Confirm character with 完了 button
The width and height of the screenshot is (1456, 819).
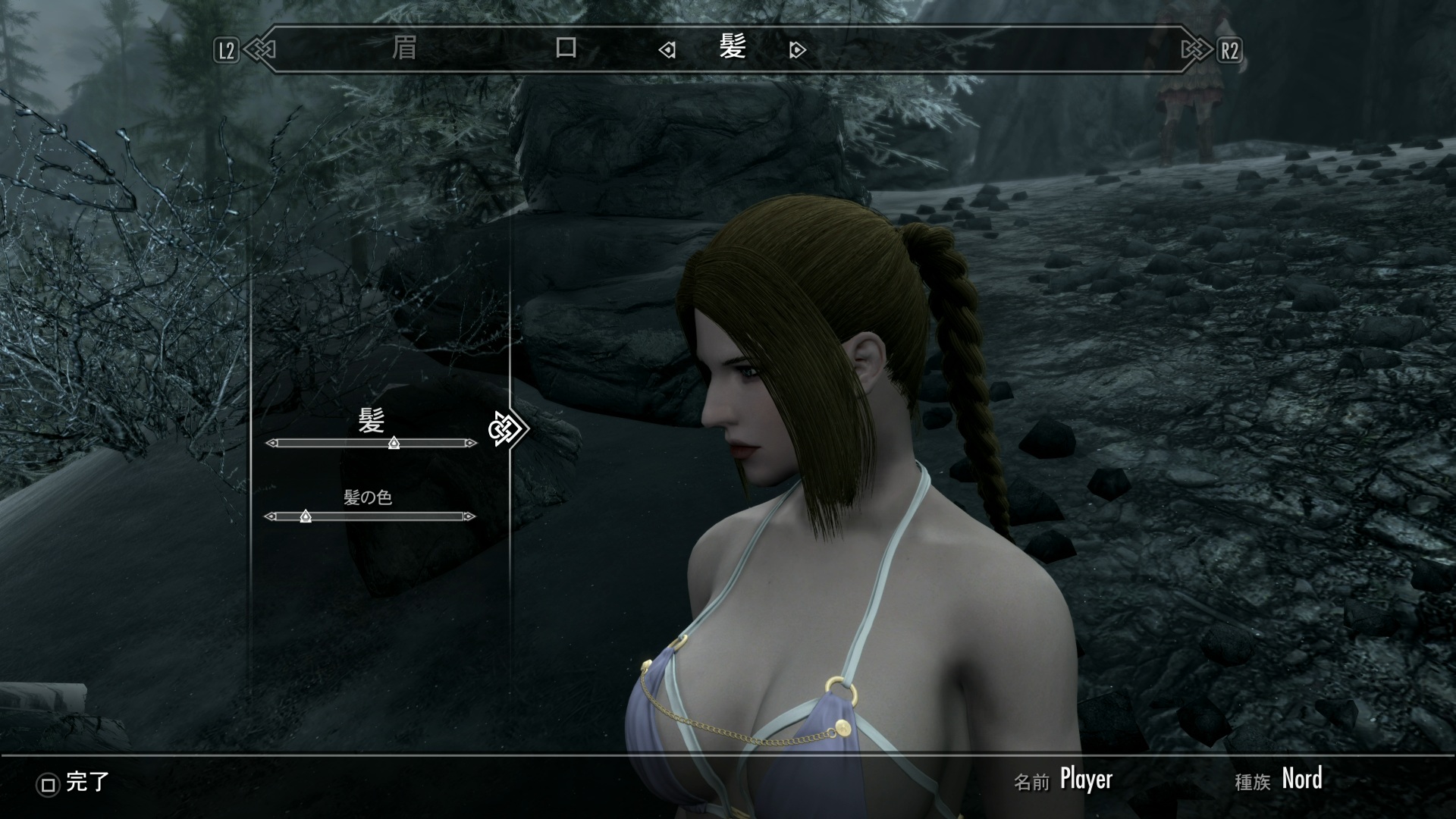(74, 783)
